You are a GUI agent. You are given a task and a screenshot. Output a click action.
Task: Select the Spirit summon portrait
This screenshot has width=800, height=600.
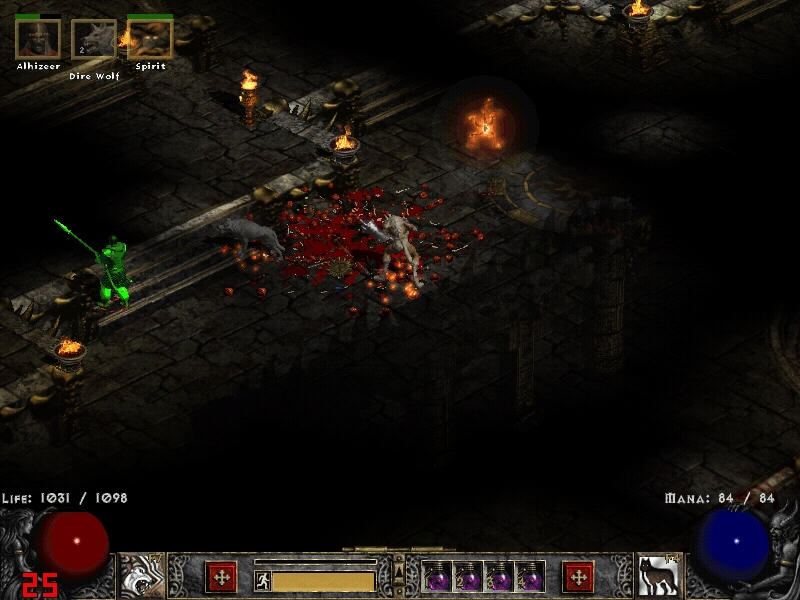tap(150, 39)
